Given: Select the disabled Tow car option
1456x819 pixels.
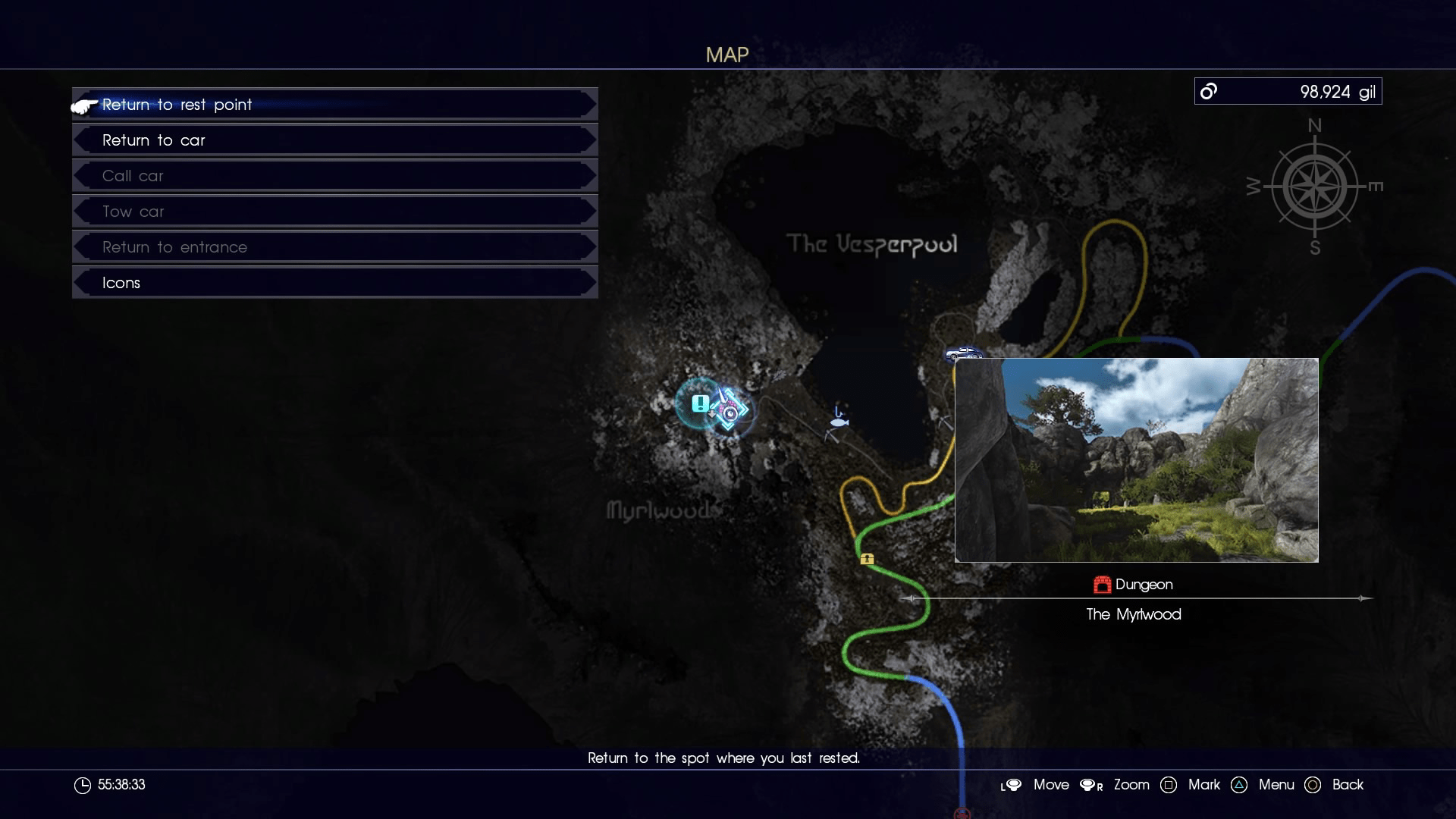Looking at the screenshot, I should pos(334,211).
